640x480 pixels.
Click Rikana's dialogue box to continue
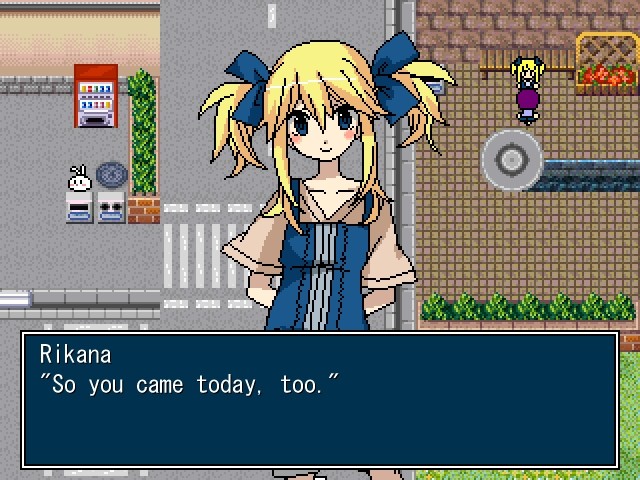click(320, 400)
